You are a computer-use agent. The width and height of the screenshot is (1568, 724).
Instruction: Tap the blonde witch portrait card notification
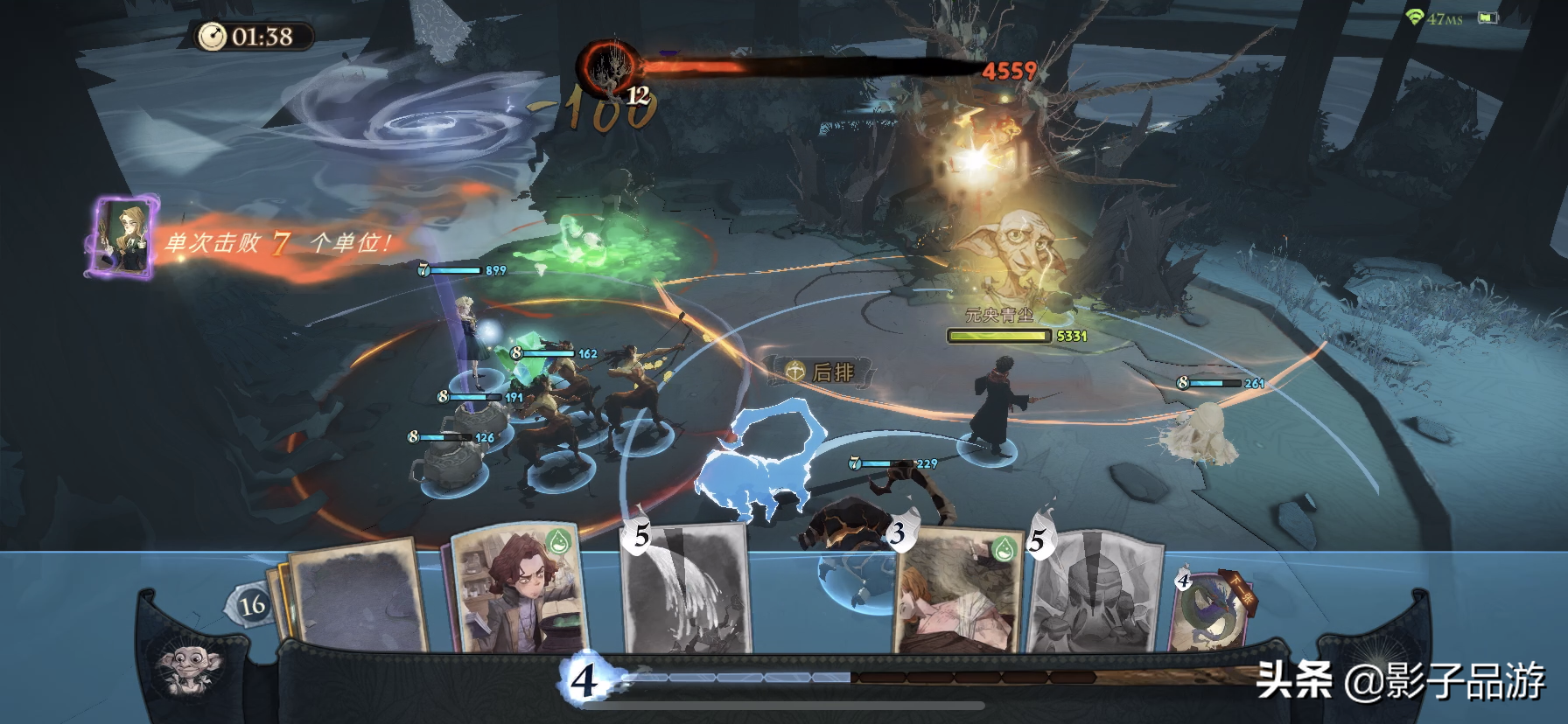(122, 238)
